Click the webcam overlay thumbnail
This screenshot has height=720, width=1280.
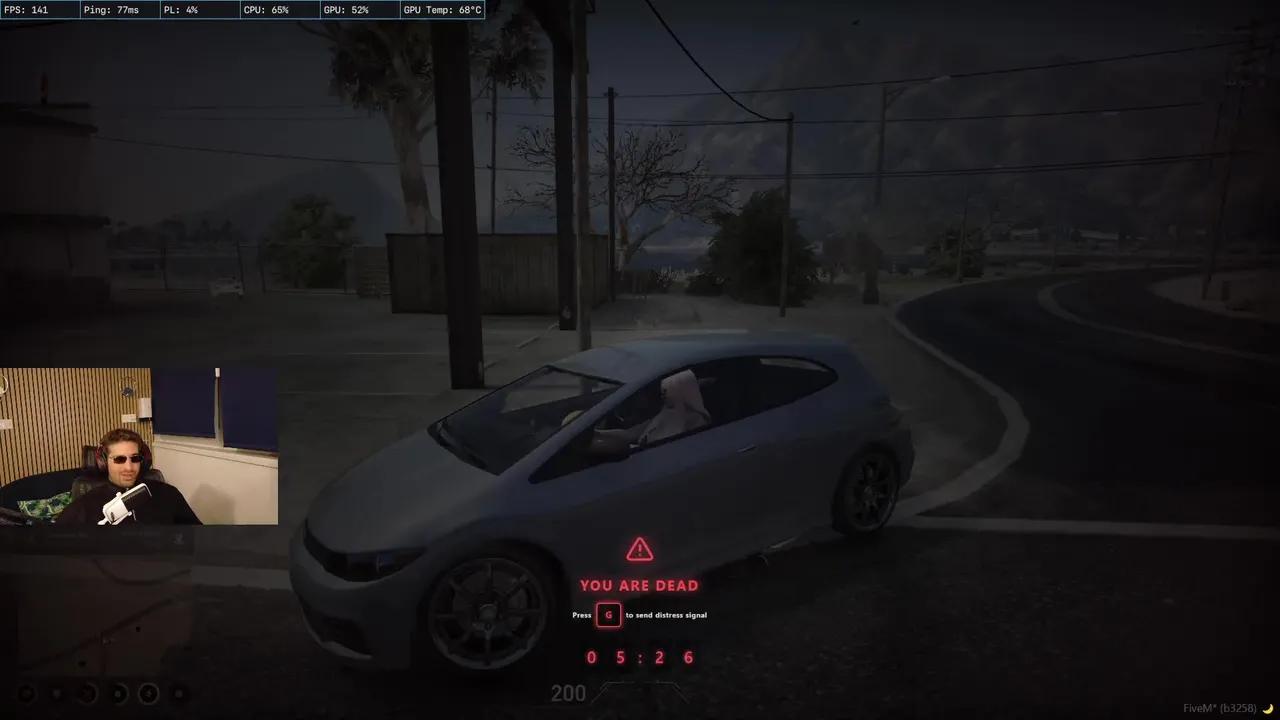click(x=139, y=445)
